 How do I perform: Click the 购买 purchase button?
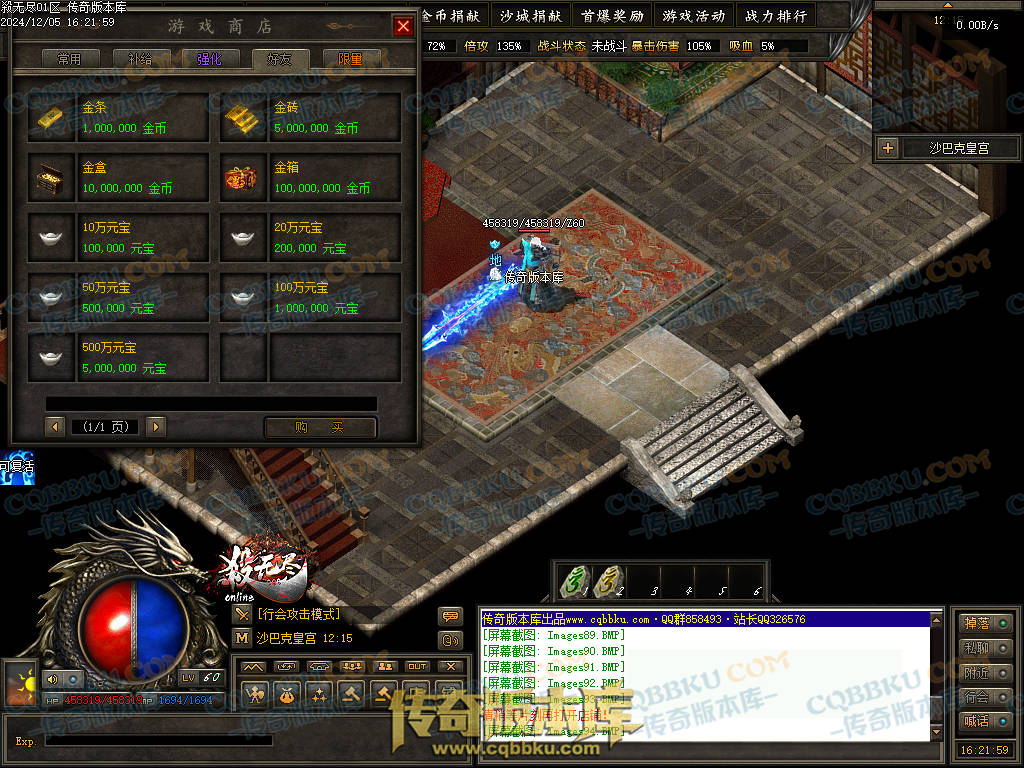(320, 427)
